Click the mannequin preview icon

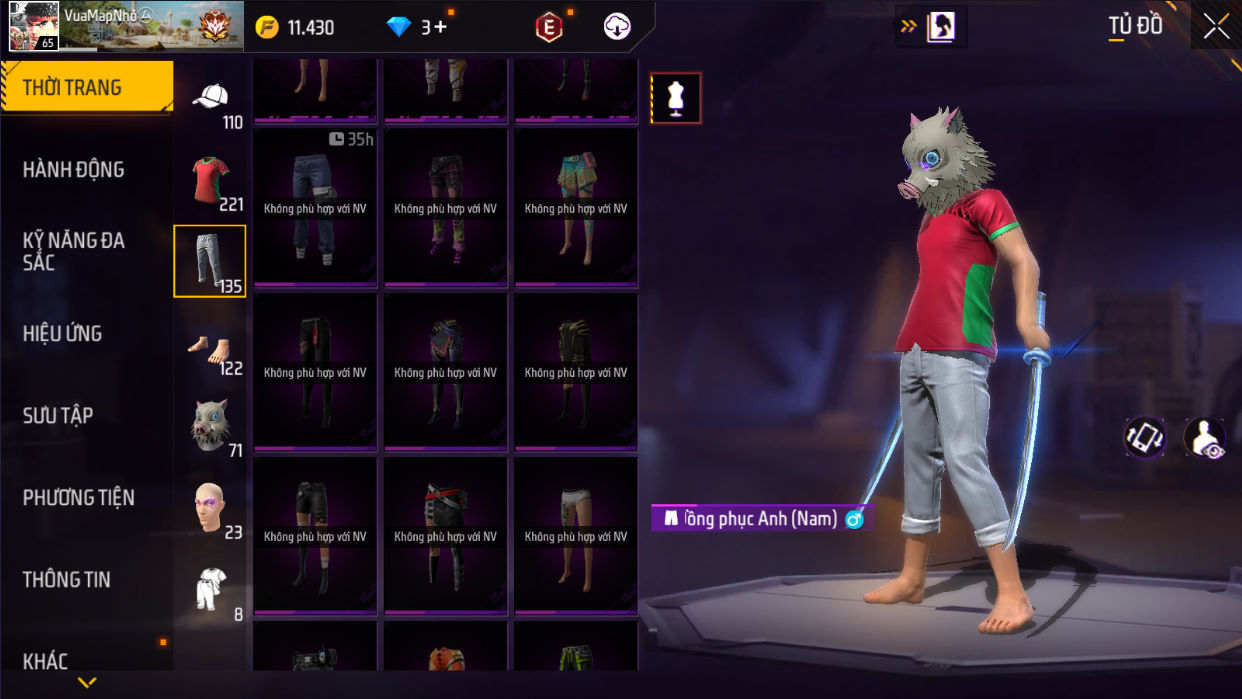[x=676, y=98]
